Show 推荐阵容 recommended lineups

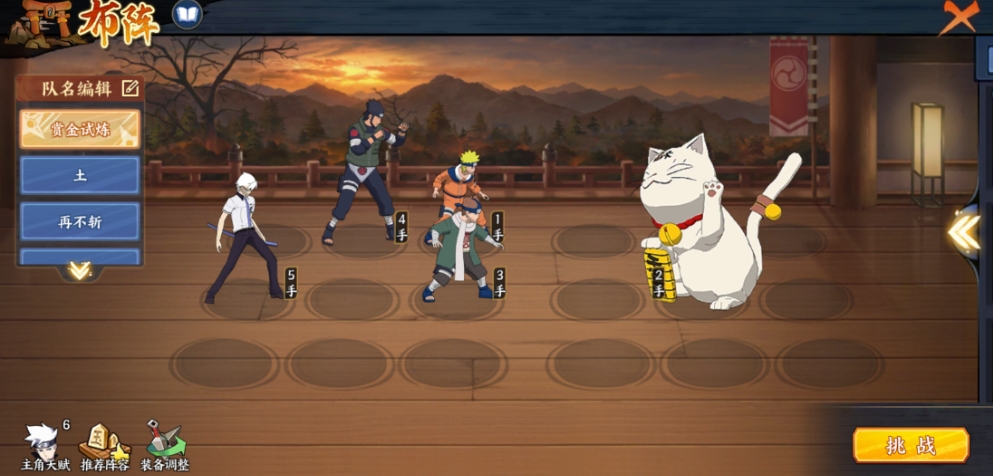tap(104, 446)
